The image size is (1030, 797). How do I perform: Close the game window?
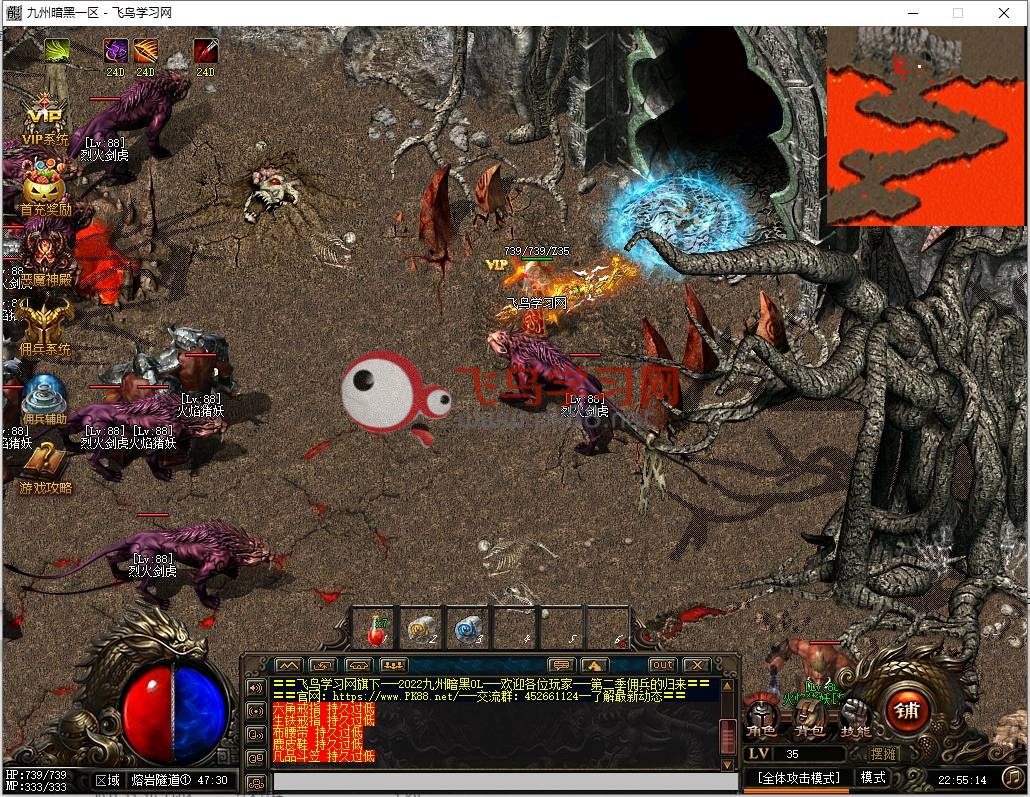pos(1004,13)
